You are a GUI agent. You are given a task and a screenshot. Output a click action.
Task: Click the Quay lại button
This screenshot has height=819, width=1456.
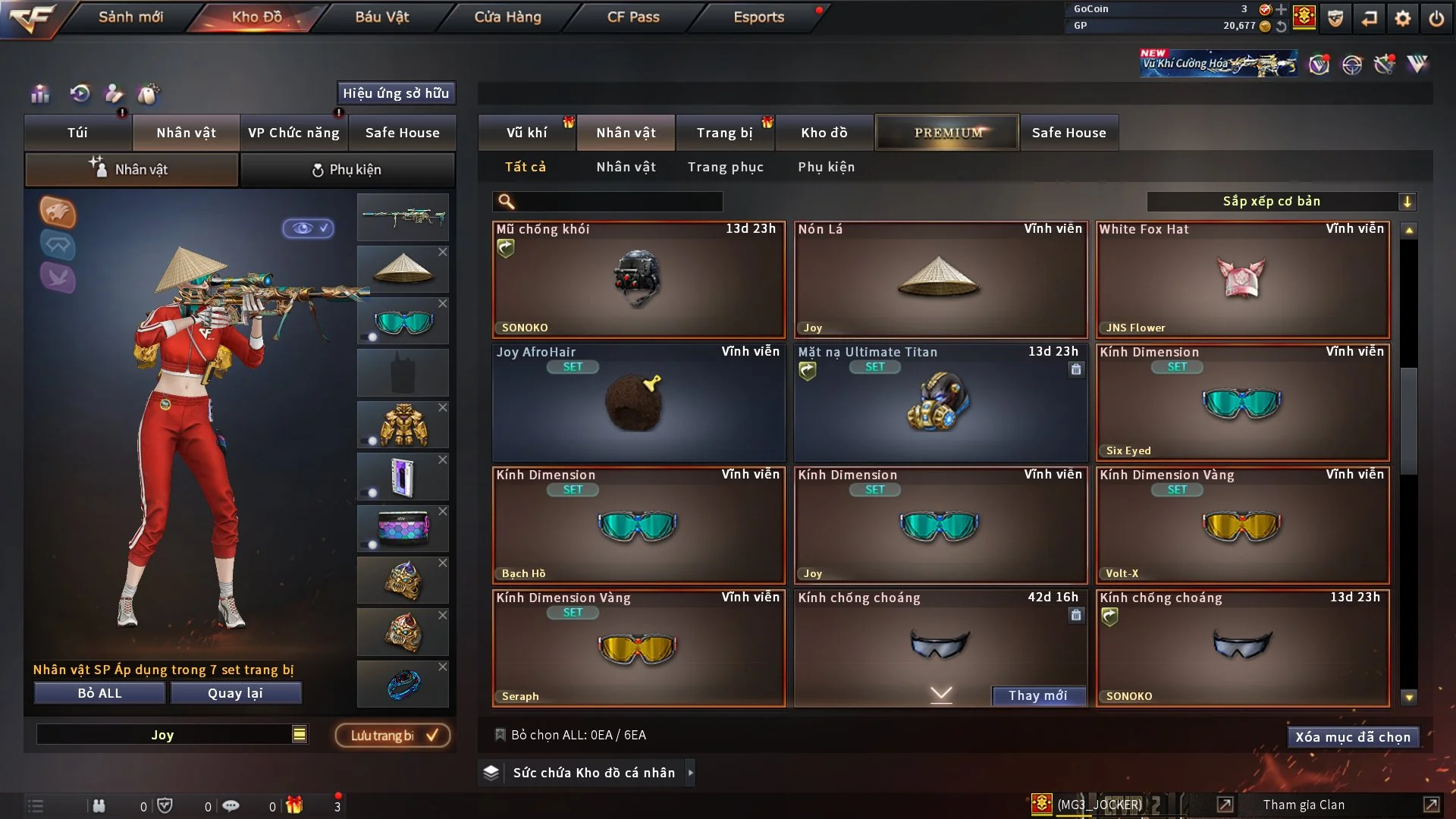pyautogui.click(x=235, y=693)
